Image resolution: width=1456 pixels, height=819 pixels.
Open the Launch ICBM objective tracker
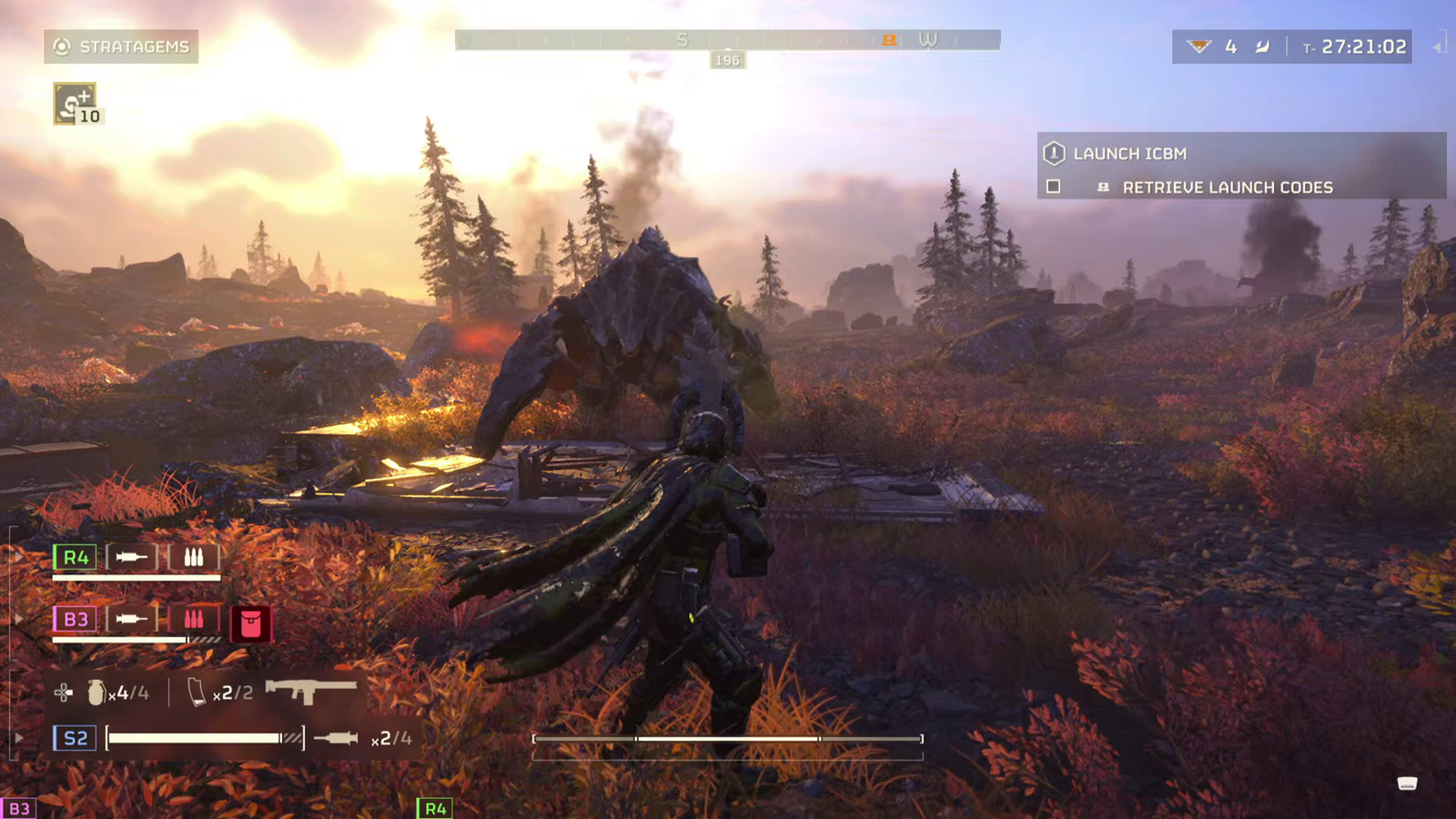1128,154
